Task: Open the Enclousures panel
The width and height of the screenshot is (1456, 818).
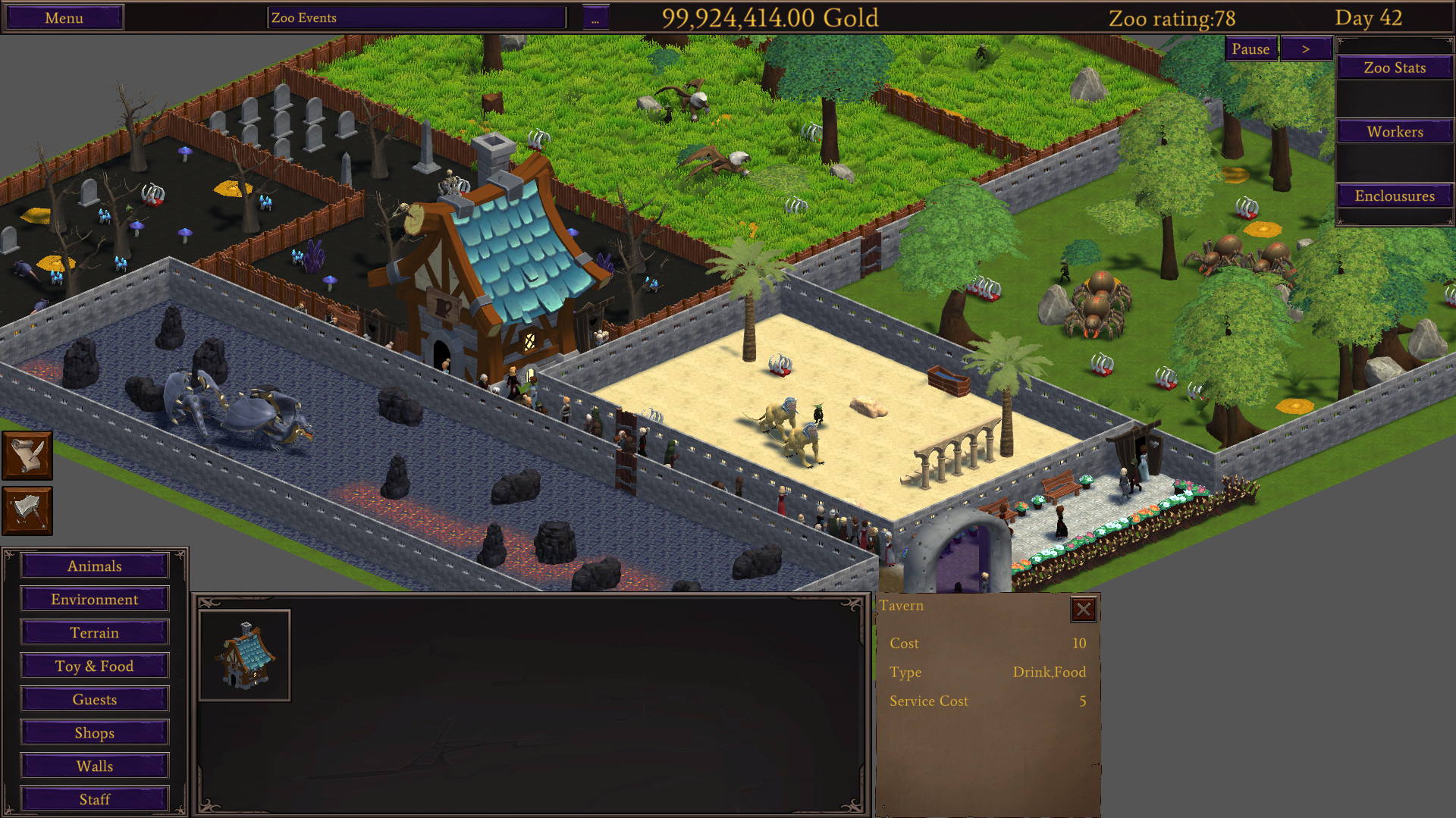Action: point(1394,196)
